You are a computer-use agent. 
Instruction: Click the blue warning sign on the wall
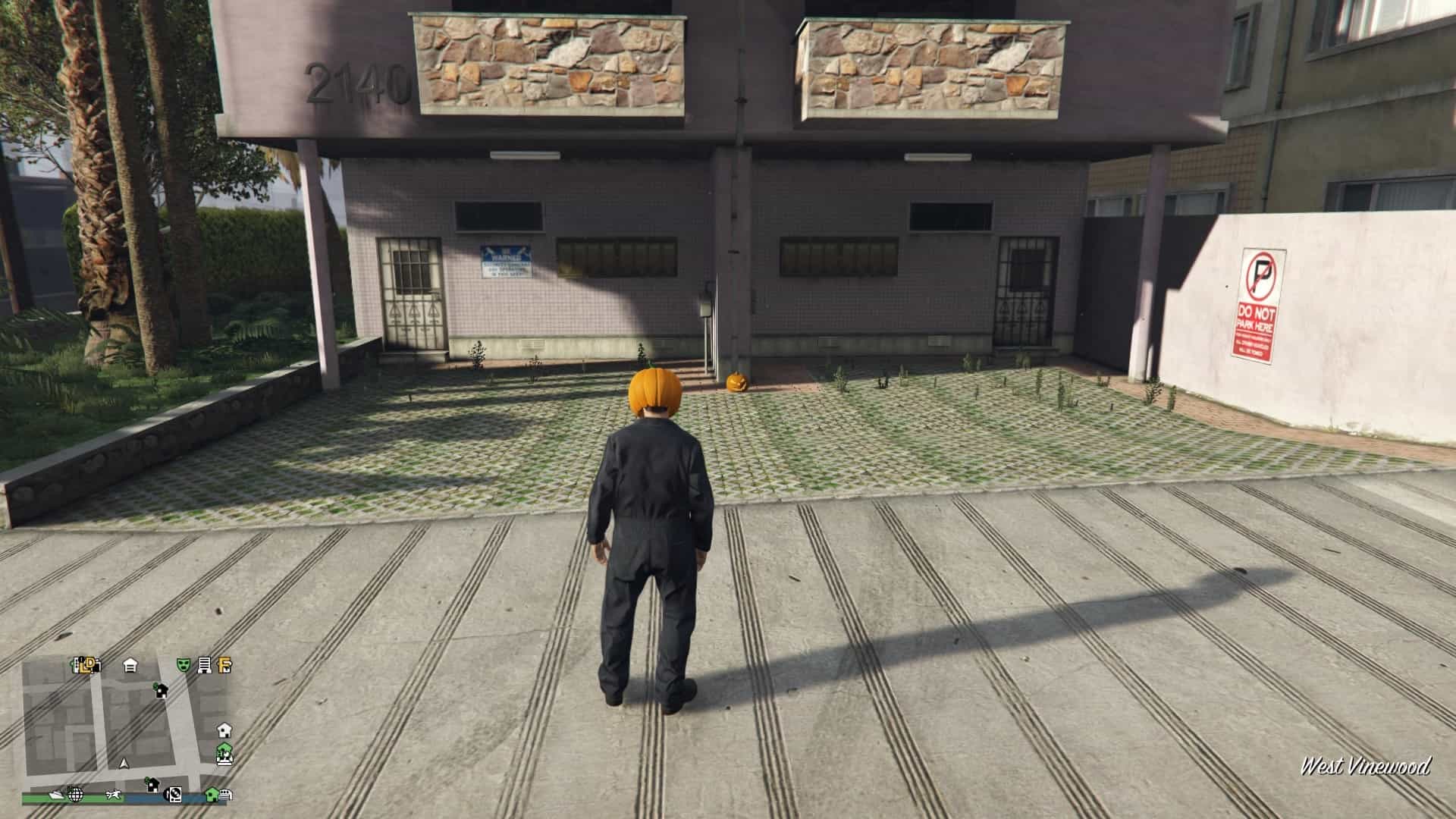[x=507, y=261]
